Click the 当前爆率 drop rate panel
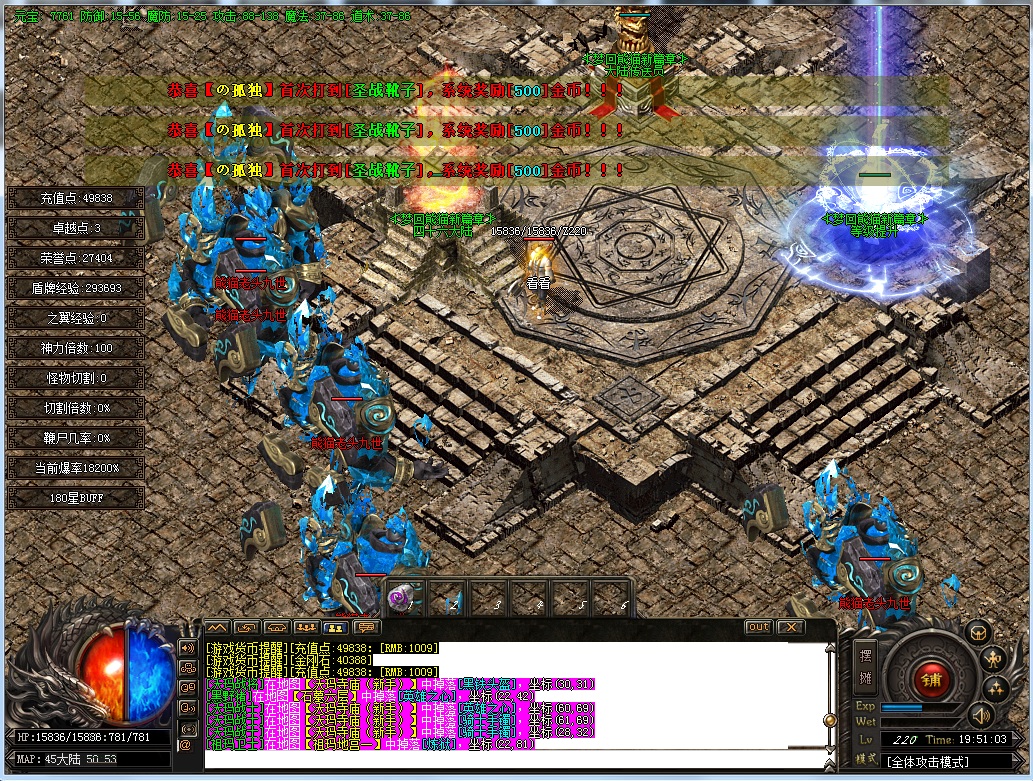 (77, 468)
